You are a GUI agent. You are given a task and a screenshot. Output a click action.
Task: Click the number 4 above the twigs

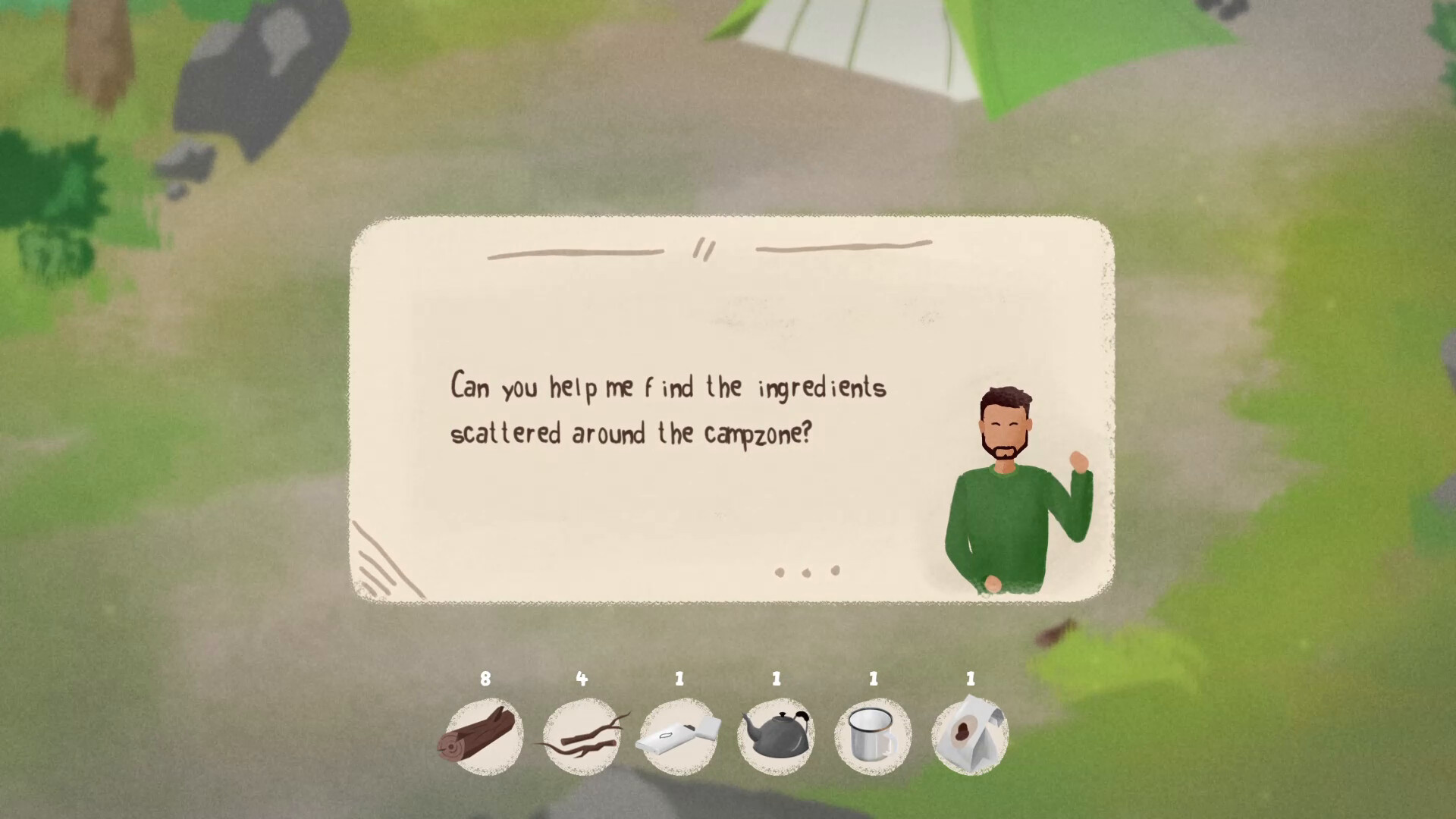pos(582,680)
